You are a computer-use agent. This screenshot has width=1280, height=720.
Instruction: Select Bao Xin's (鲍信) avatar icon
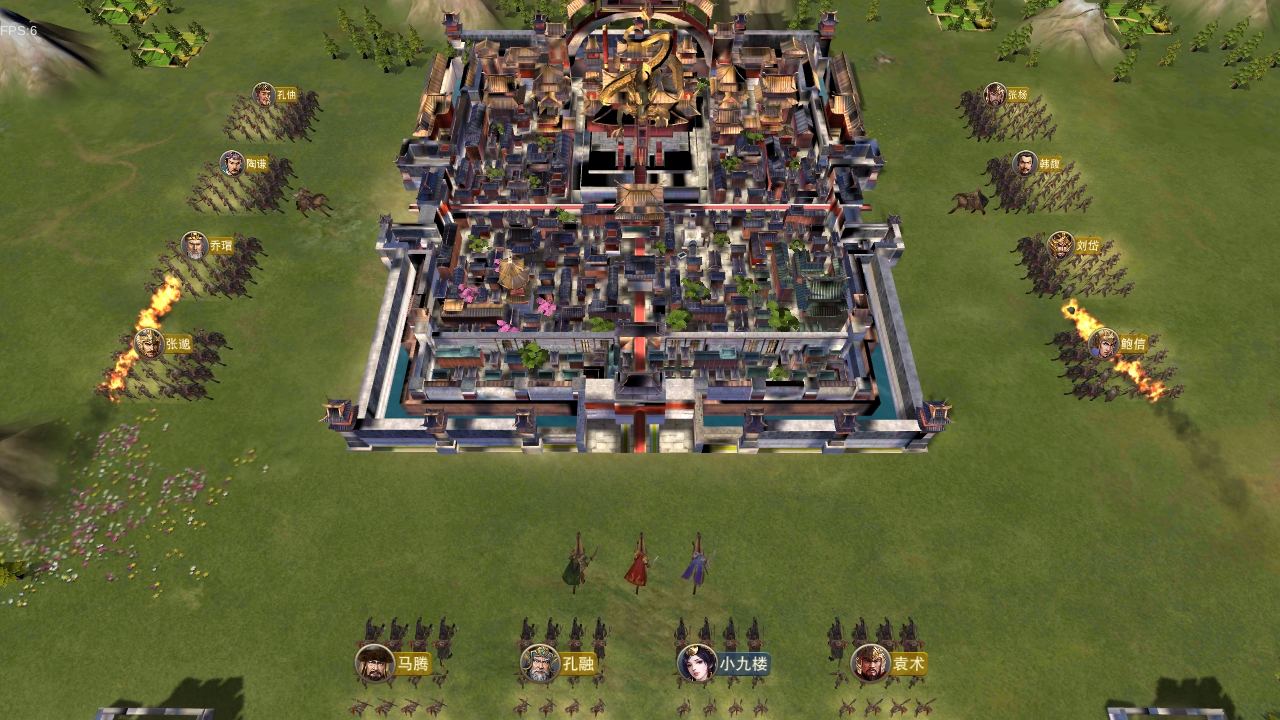click(x=1102, y=342)
